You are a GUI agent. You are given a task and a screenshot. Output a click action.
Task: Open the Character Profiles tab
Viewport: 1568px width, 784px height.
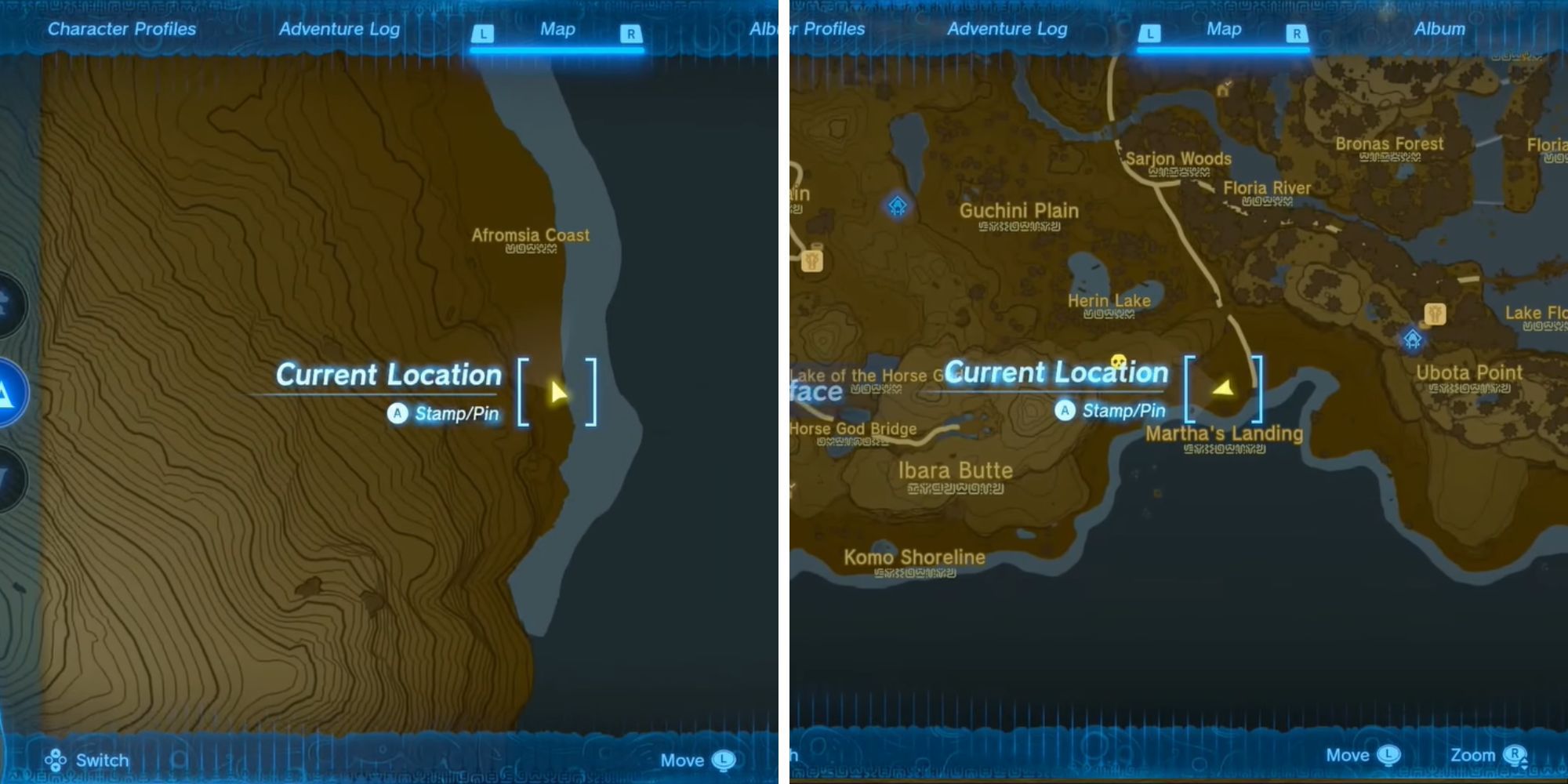122,29
